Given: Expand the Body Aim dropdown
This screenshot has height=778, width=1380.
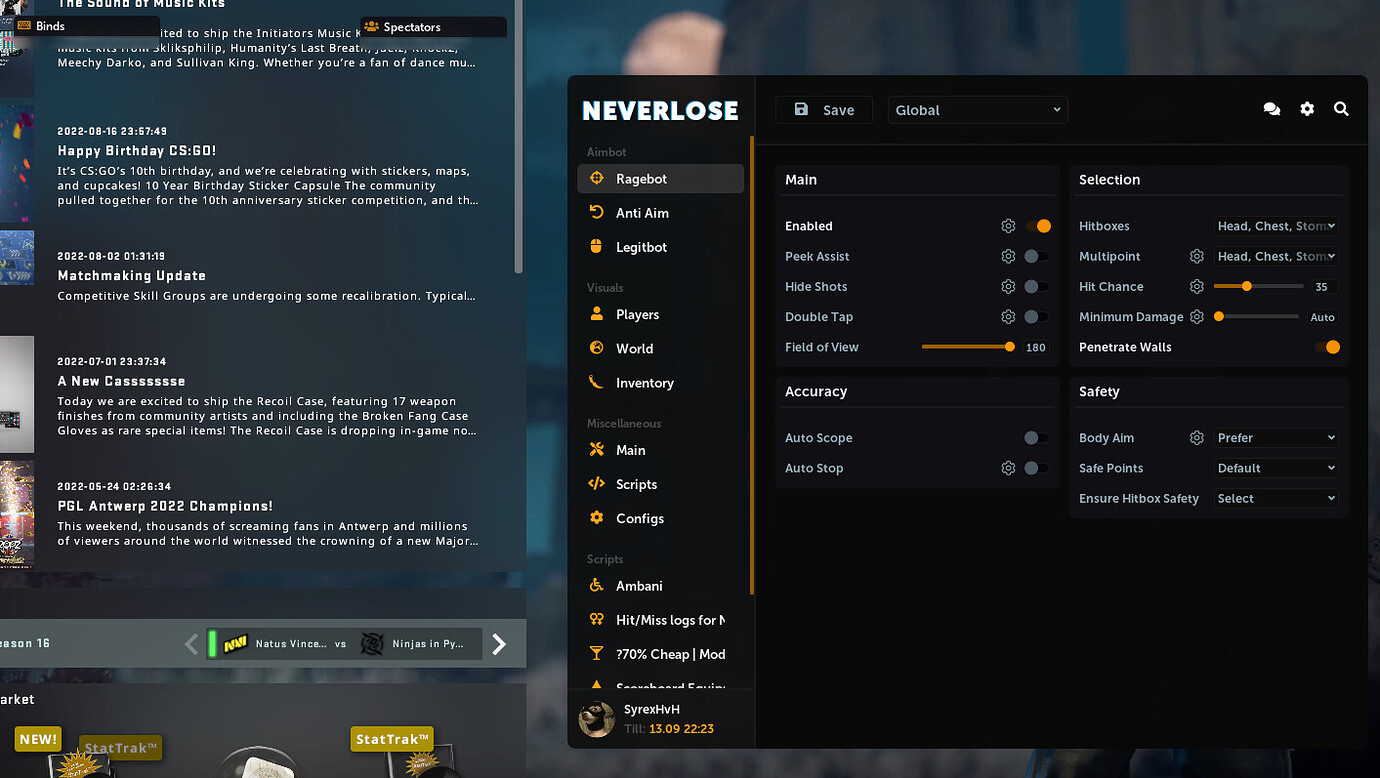Looking at the screenshot, I should coord(1276,437).
